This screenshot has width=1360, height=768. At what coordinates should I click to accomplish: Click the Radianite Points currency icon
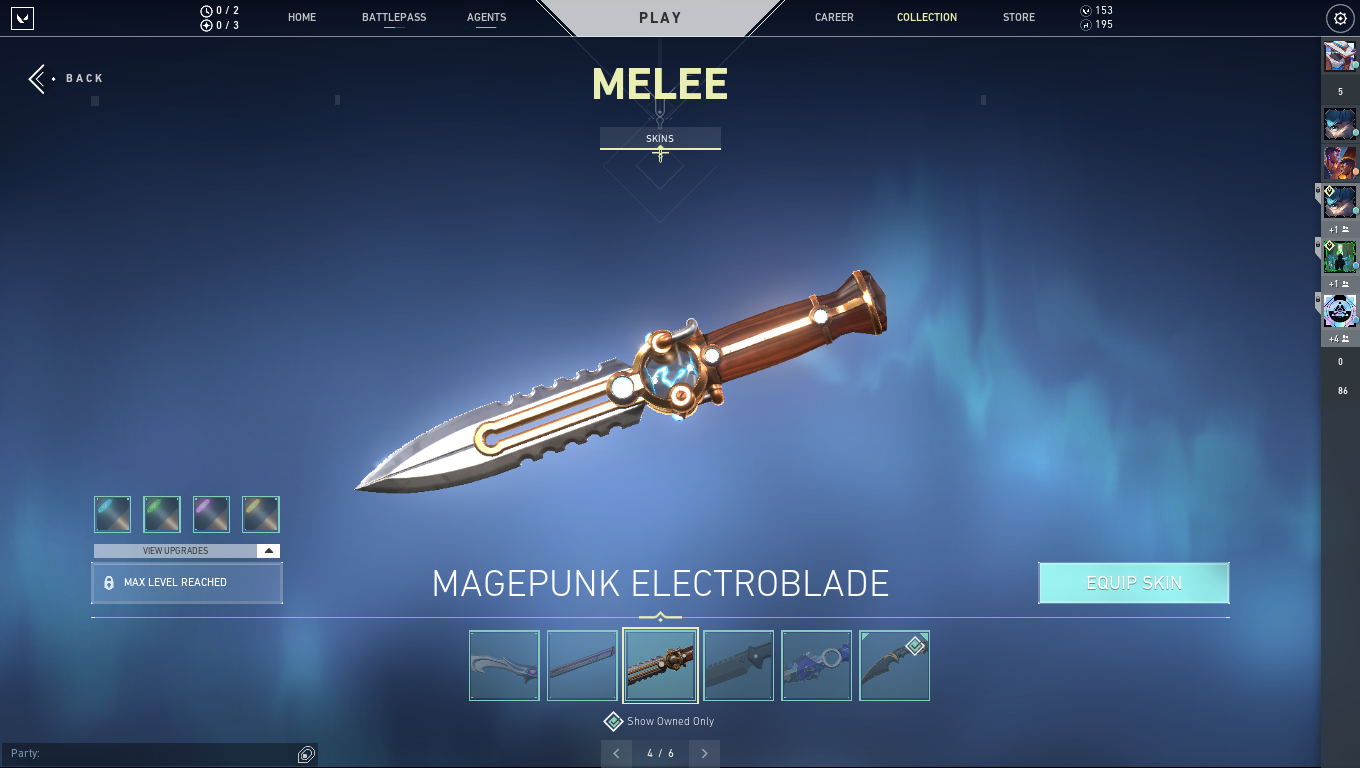pyautogui.click(x=1086, y=25)
